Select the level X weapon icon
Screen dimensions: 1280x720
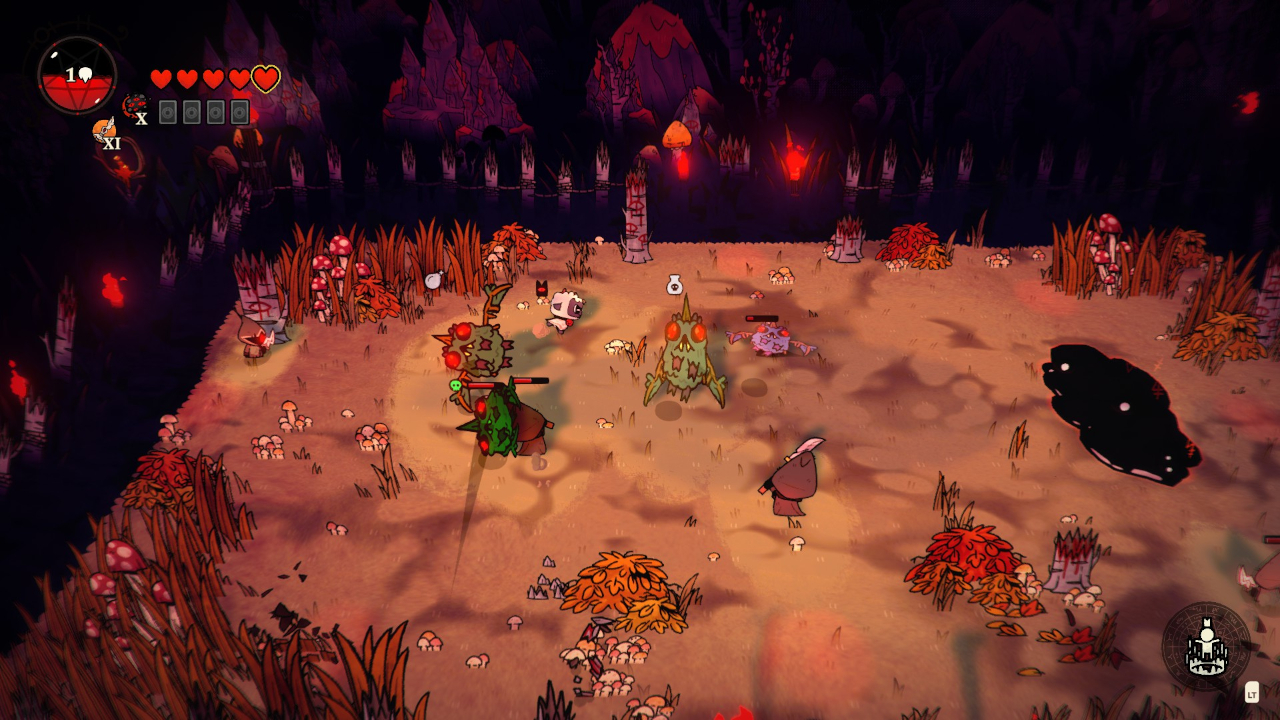click(x=134, y=106)
